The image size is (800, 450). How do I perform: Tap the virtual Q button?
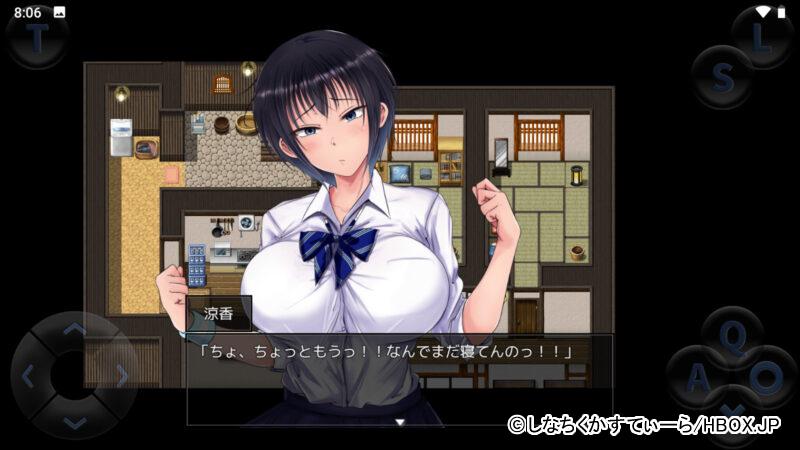coord(733,338)
